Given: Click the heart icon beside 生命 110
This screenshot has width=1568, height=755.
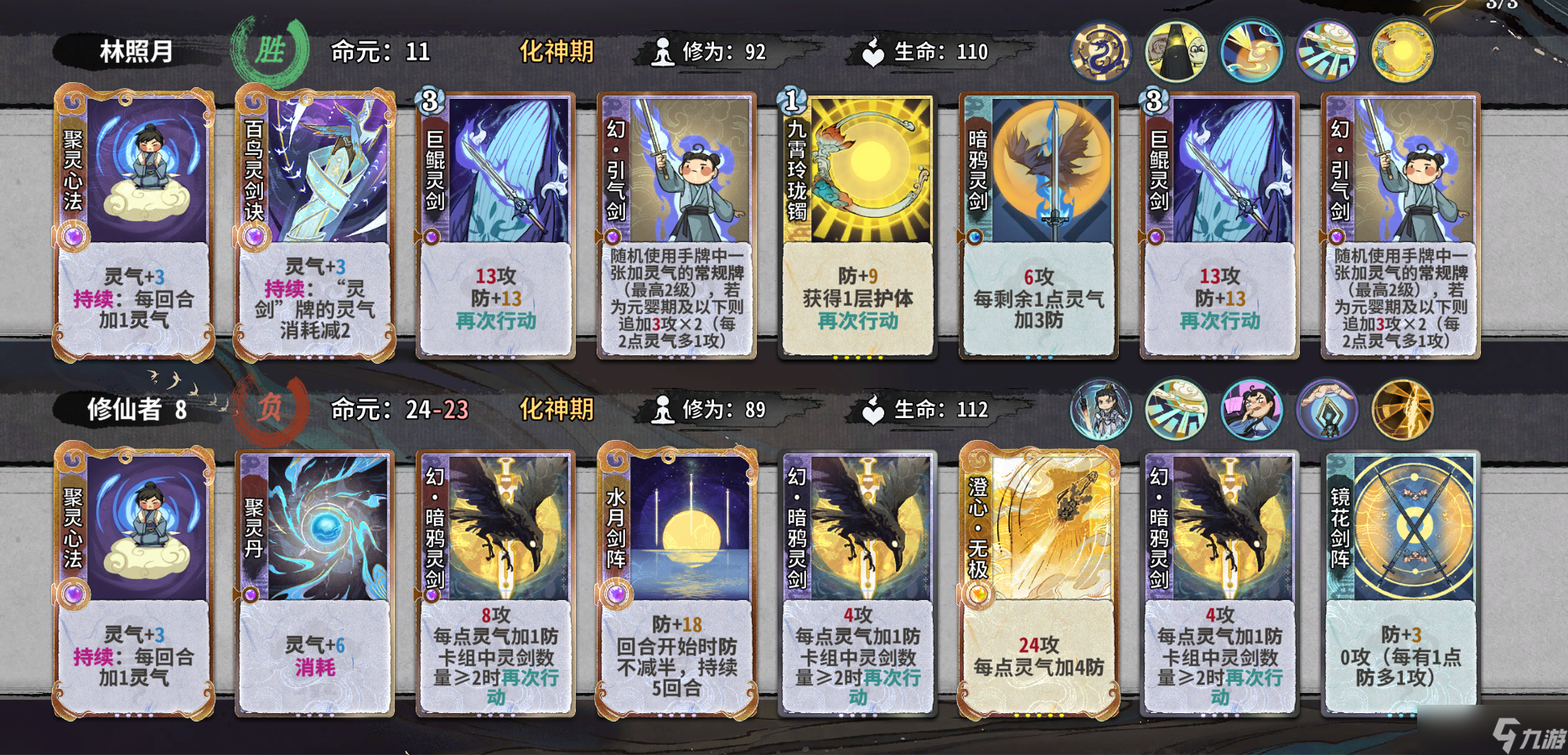Looking at the screenshot, I should click(872, 50).
